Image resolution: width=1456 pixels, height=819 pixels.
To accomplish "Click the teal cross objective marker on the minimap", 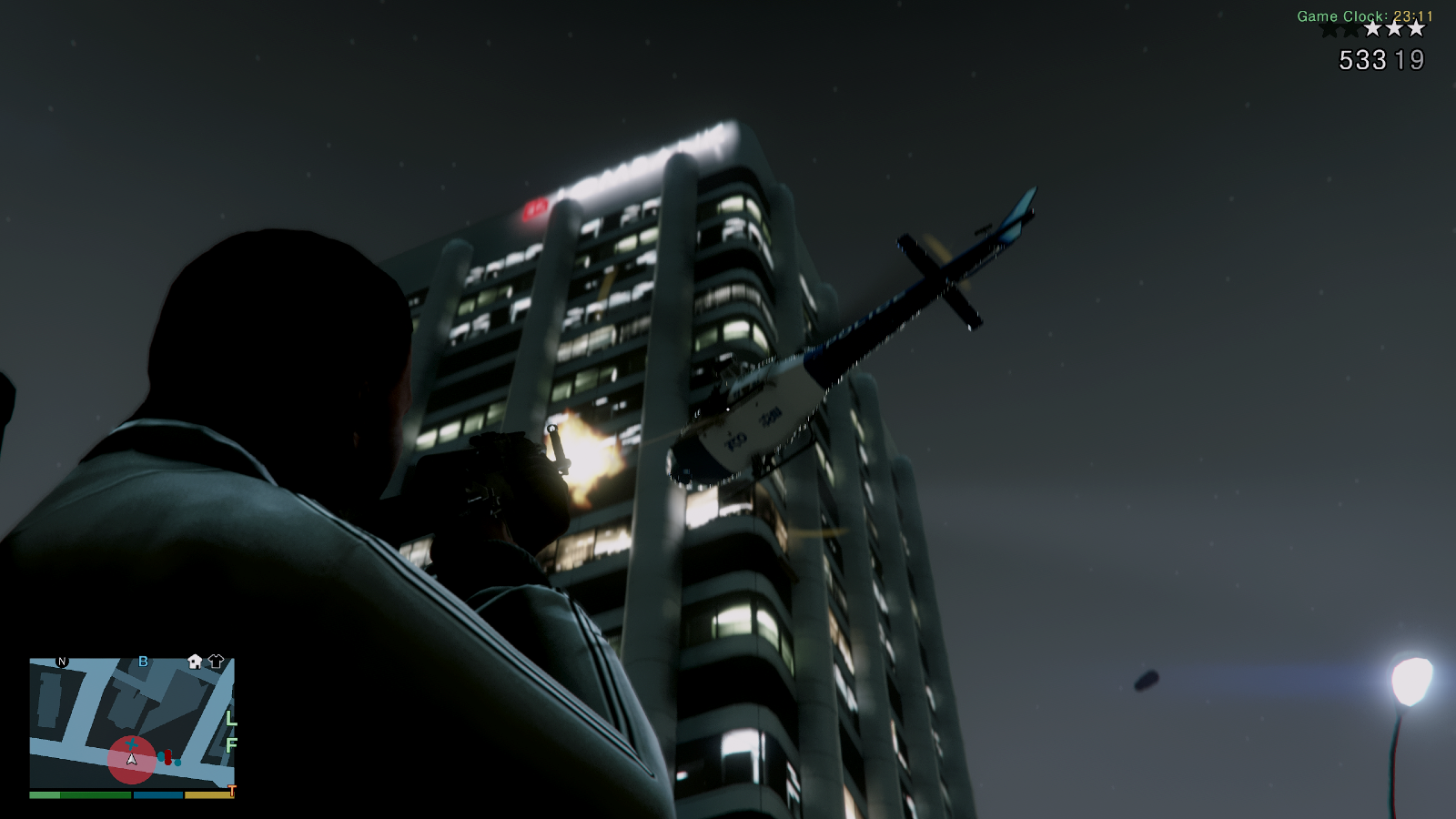I will [133, 744].
